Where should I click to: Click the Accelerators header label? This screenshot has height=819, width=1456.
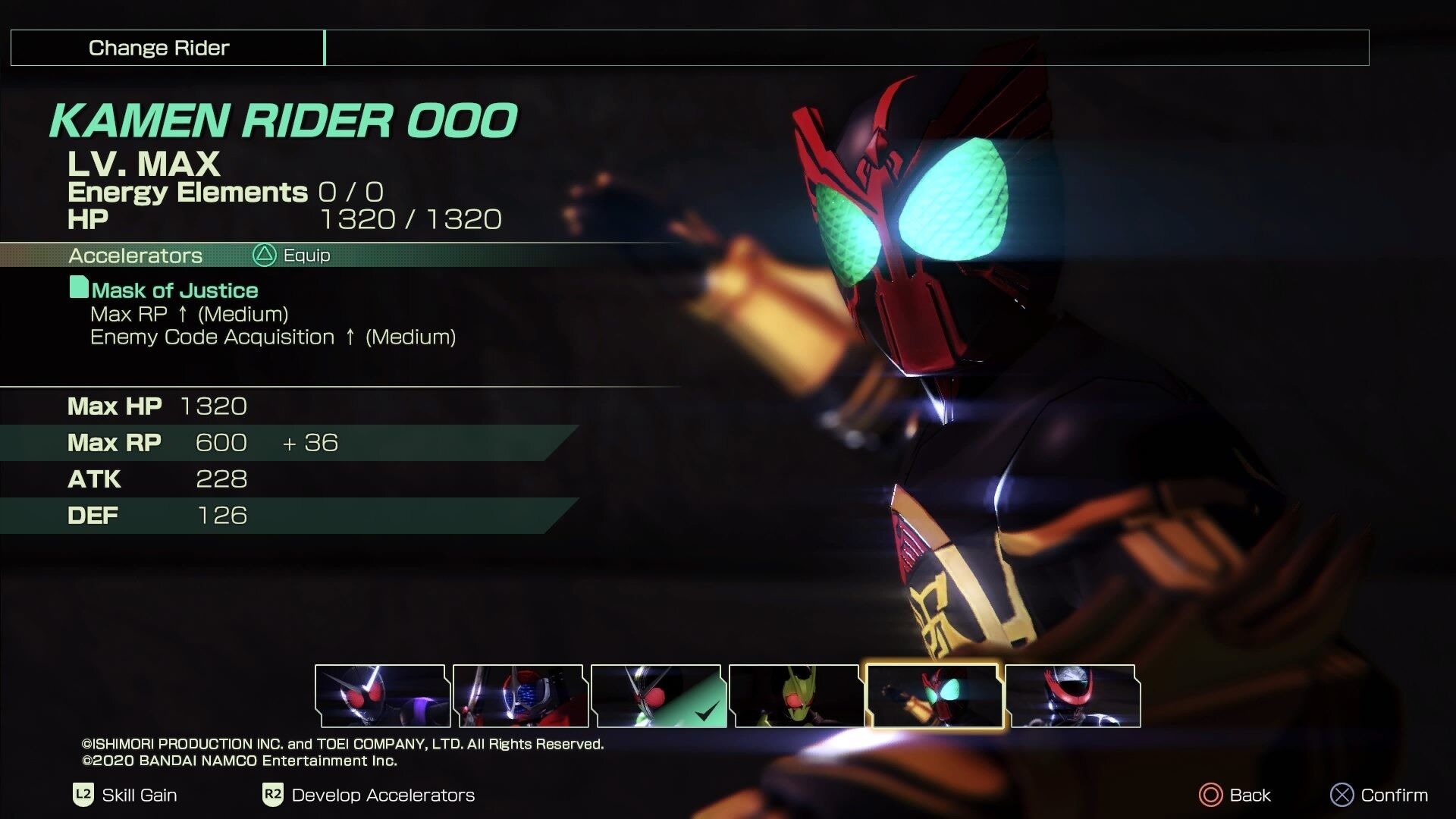coord(135,256)
